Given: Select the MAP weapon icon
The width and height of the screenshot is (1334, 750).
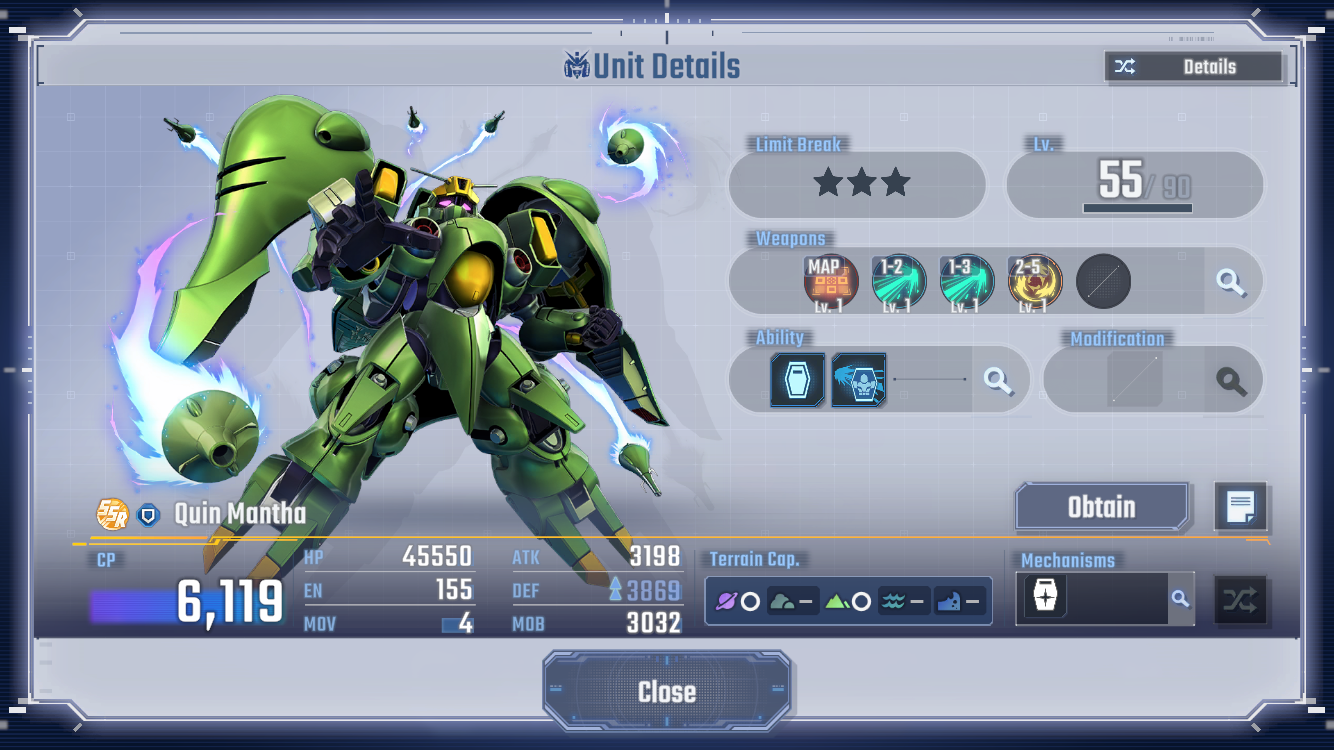Looking at the screenshot, I should pos(831,281).
